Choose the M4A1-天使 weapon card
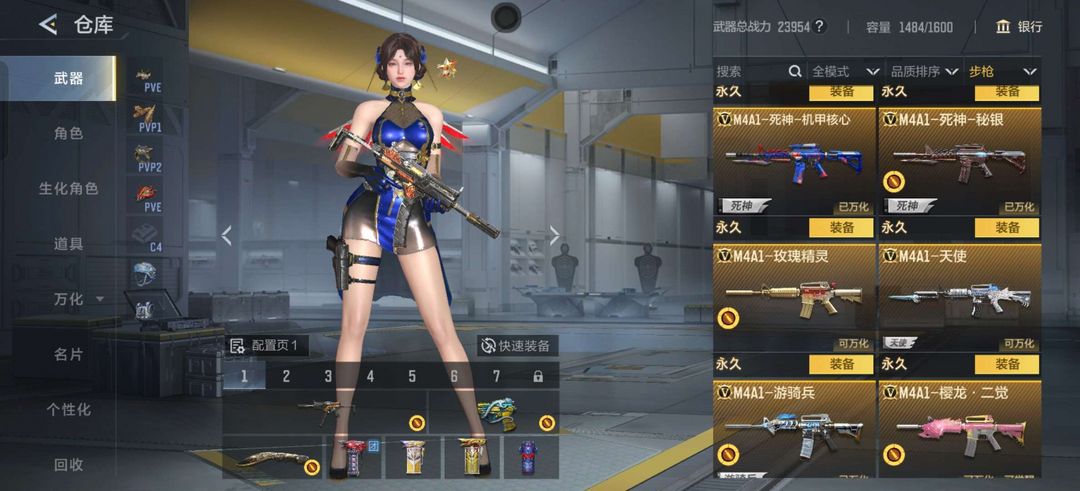The width and height of the screenshot is (1080, 491). click(x=960, y=298)
